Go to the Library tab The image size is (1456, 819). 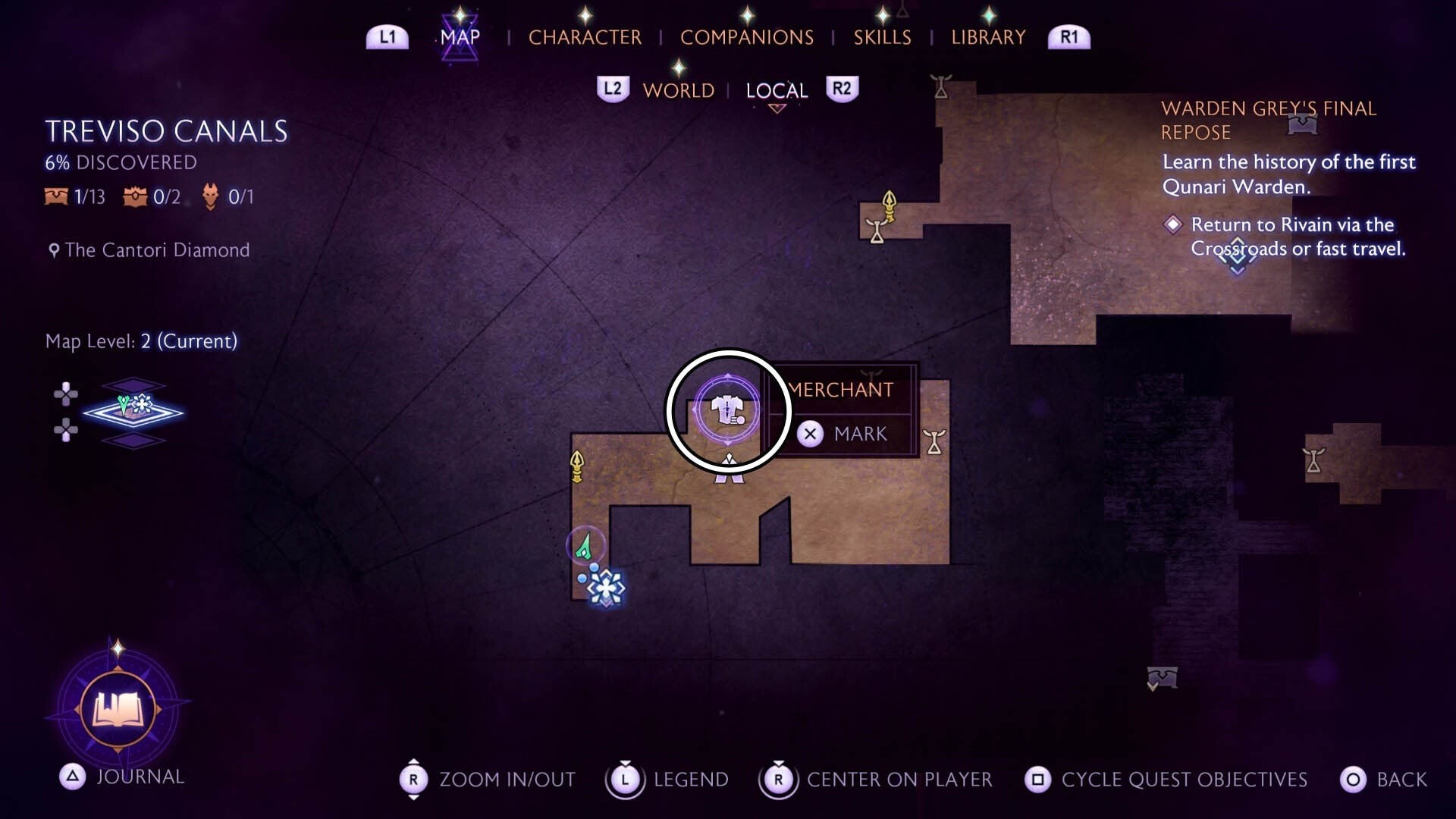click(988, 37)
